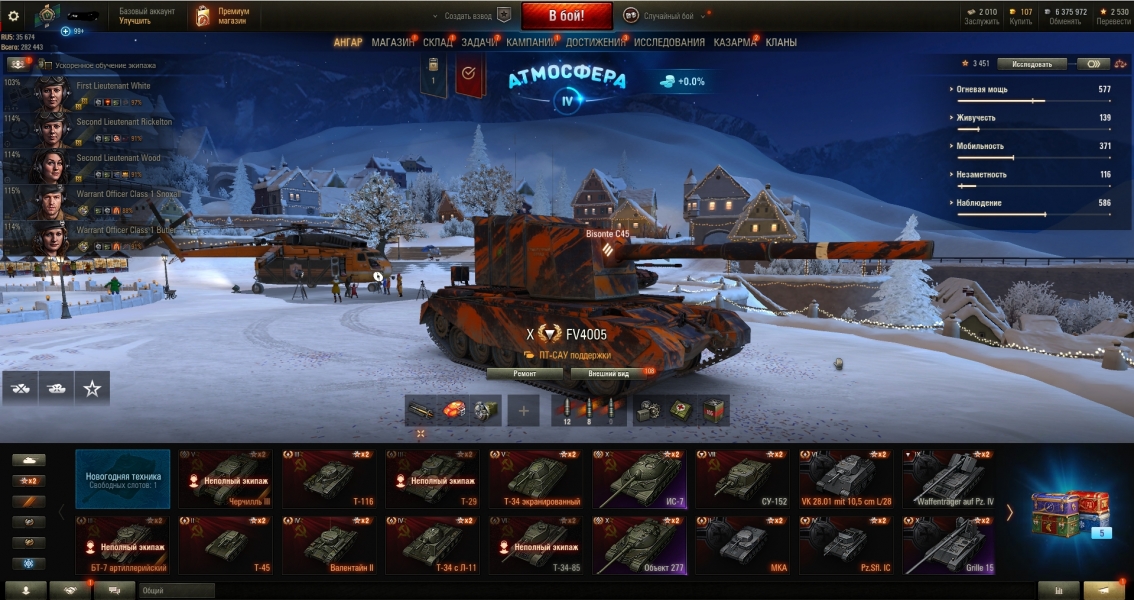The height and width of the screenshot is (600, 1134).
Task: Switch to the КАЗАРМА tab
Action: coord(735,43)
